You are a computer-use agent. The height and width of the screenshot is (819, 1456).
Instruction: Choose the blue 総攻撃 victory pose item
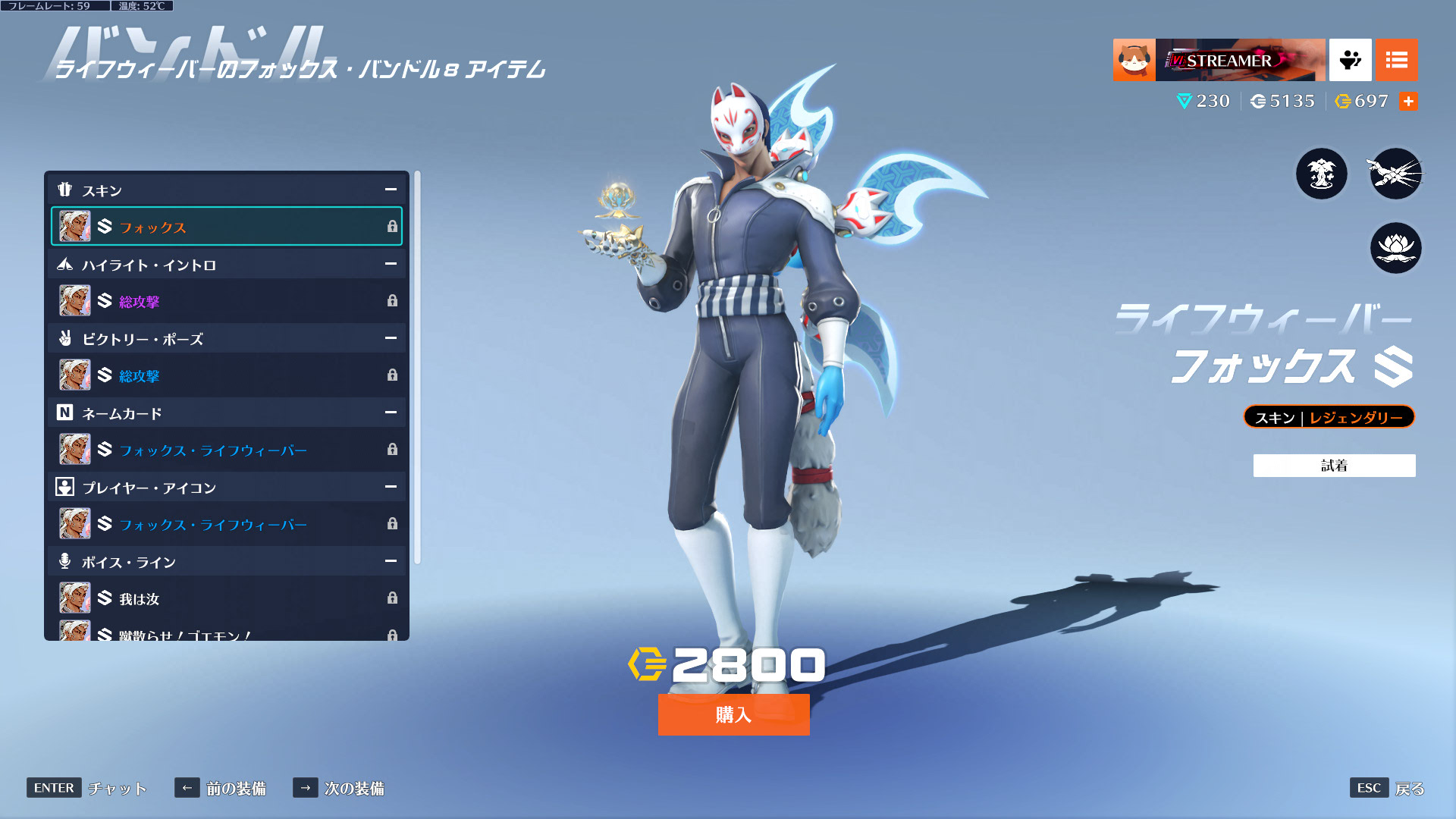point(226,375)
